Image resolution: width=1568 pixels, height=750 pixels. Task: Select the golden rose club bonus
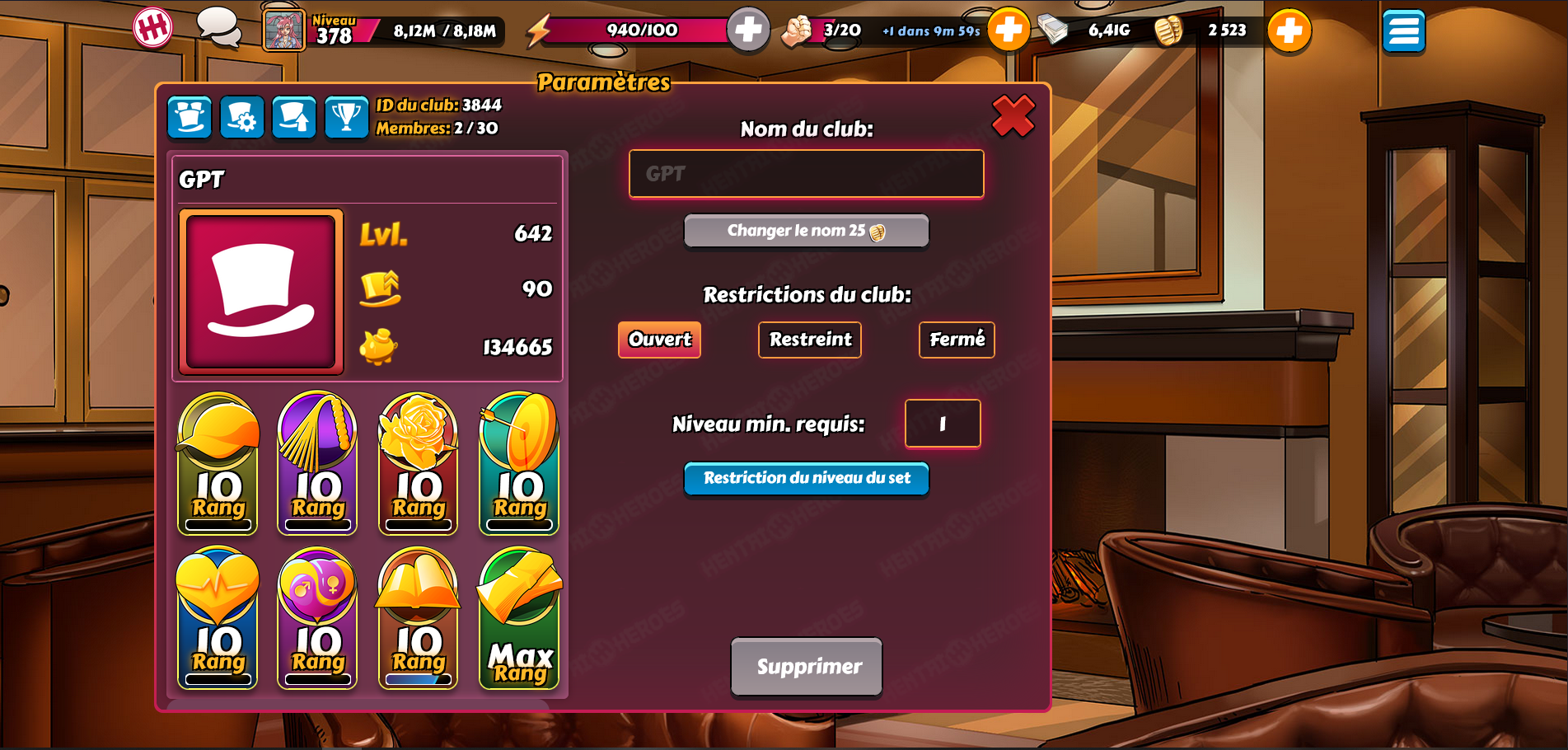point(418,463)
